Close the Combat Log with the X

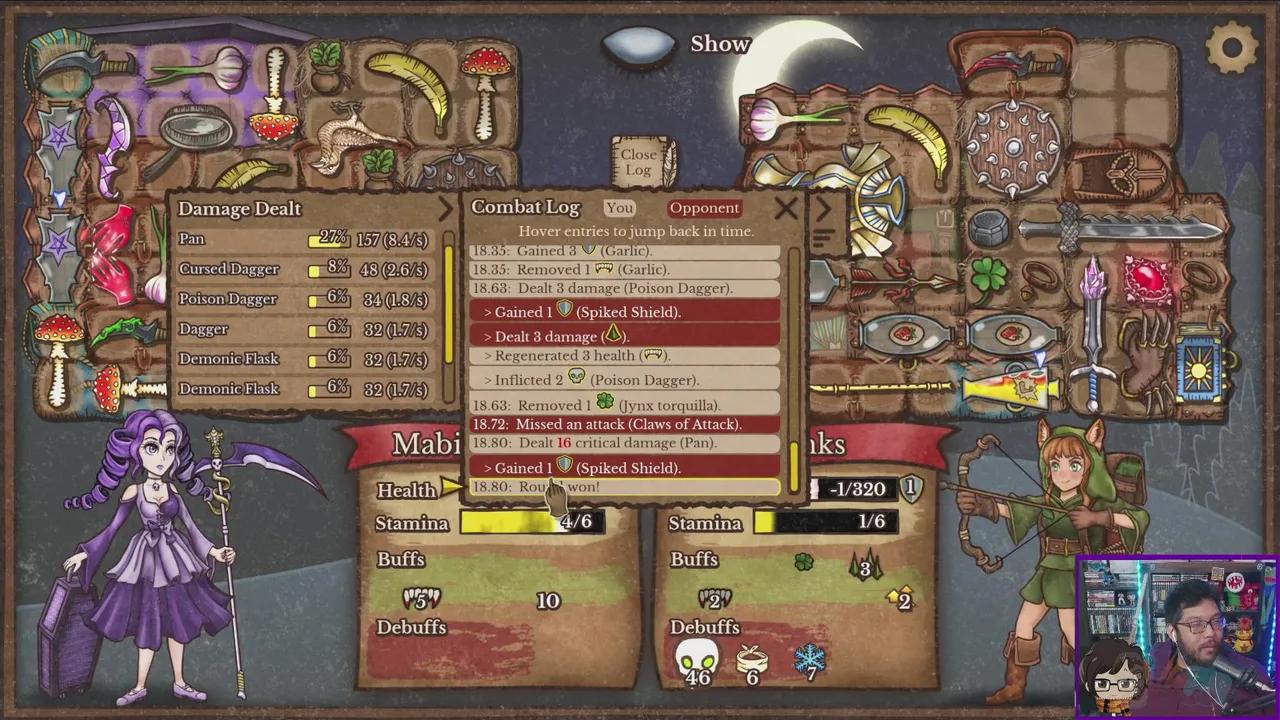pyautogui.click(x=786, y=208)
